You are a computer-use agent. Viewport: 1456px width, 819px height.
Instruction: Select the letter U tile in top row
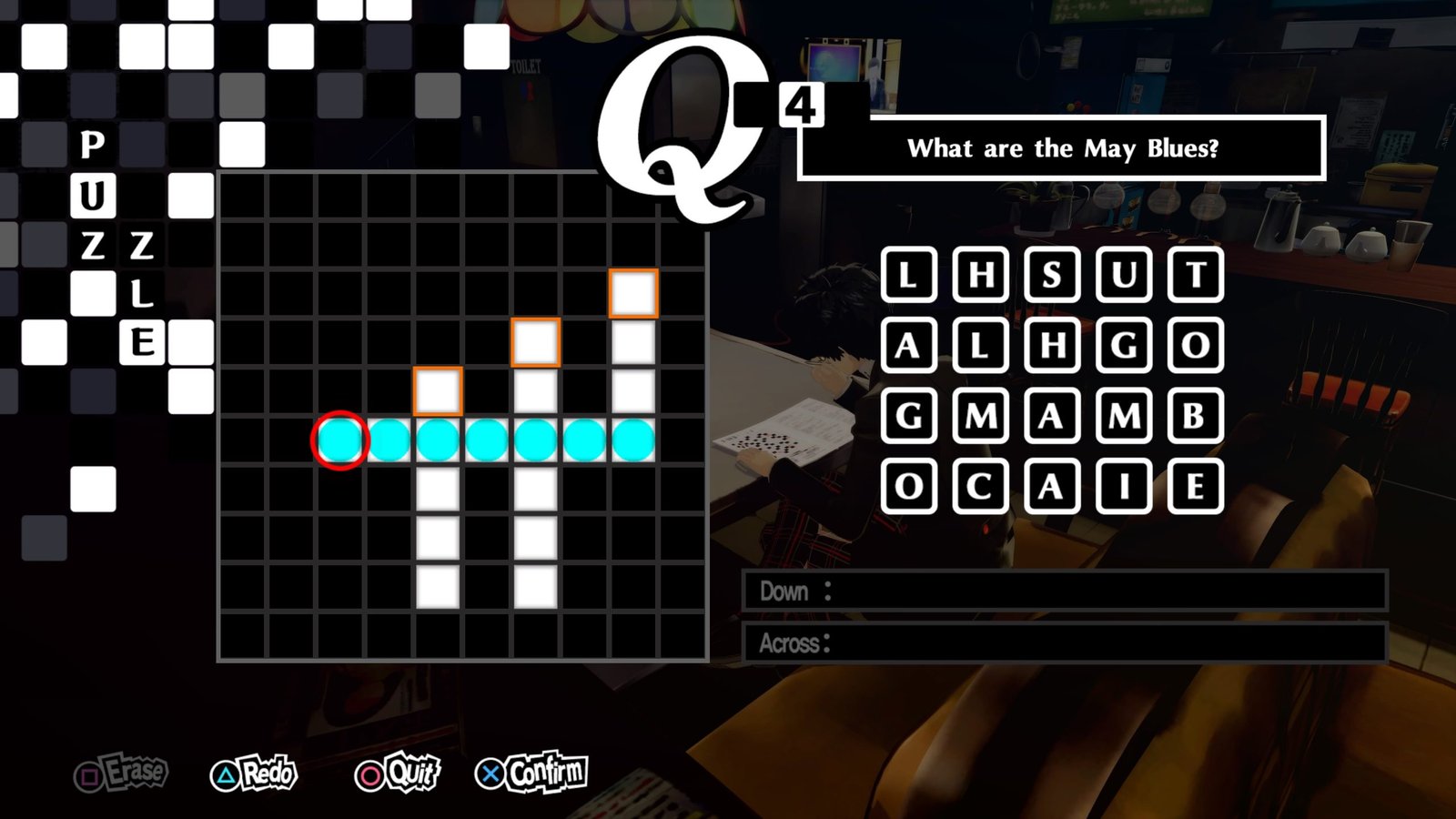1124,273
